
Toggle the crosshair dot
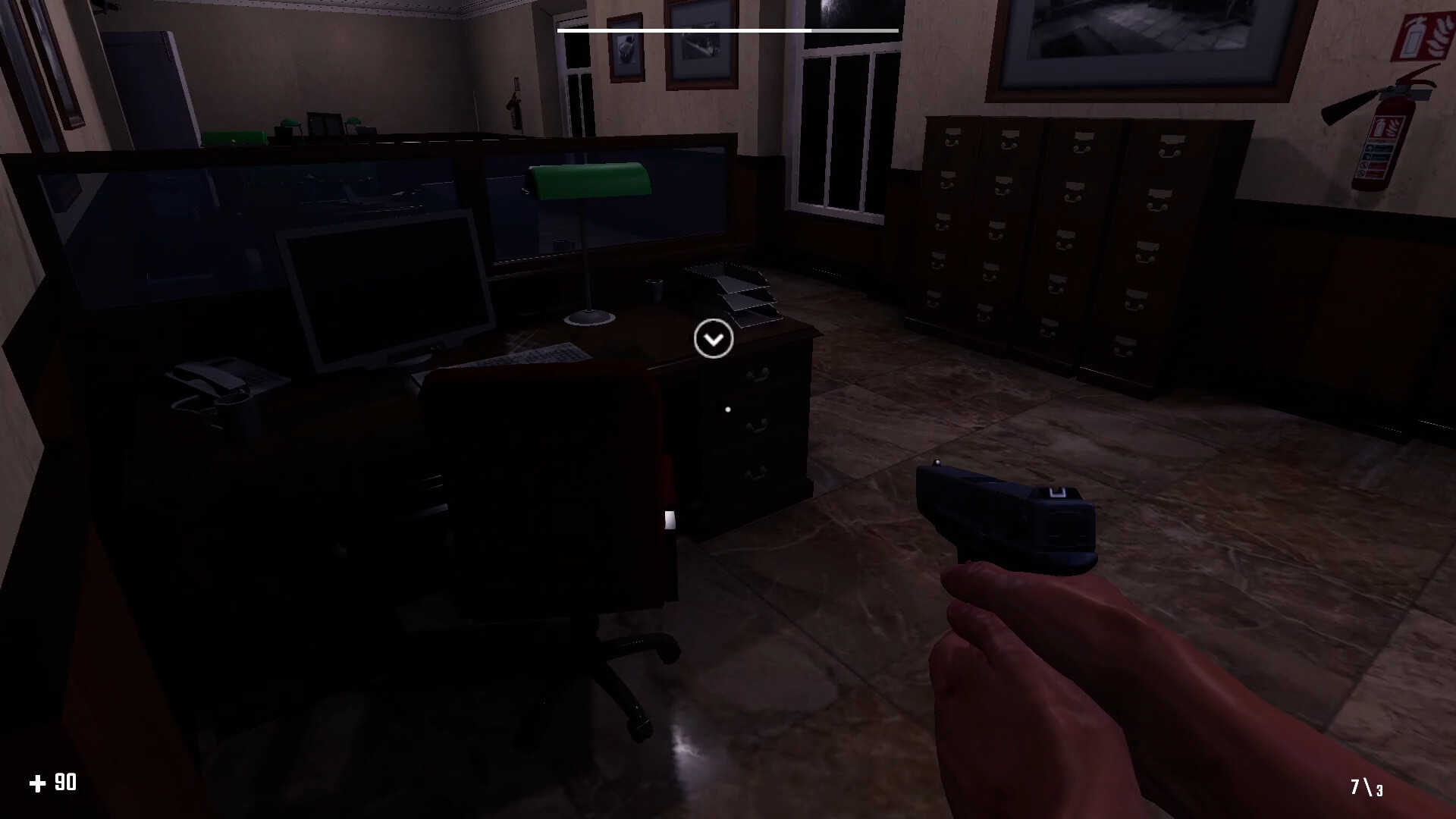(x=727, y=409)
